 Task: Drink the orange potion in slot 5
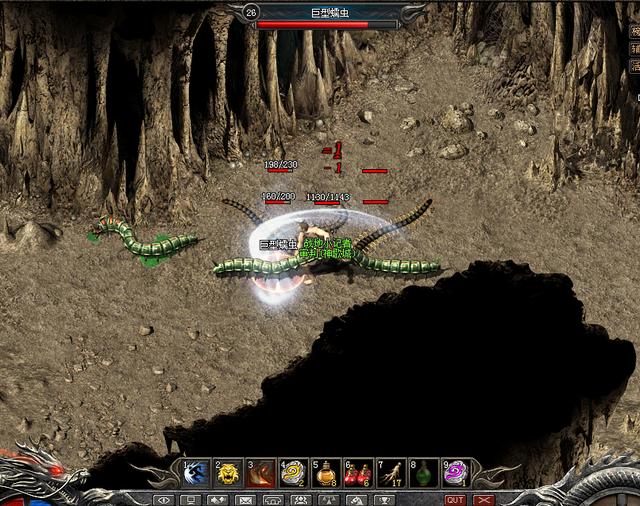326,473
